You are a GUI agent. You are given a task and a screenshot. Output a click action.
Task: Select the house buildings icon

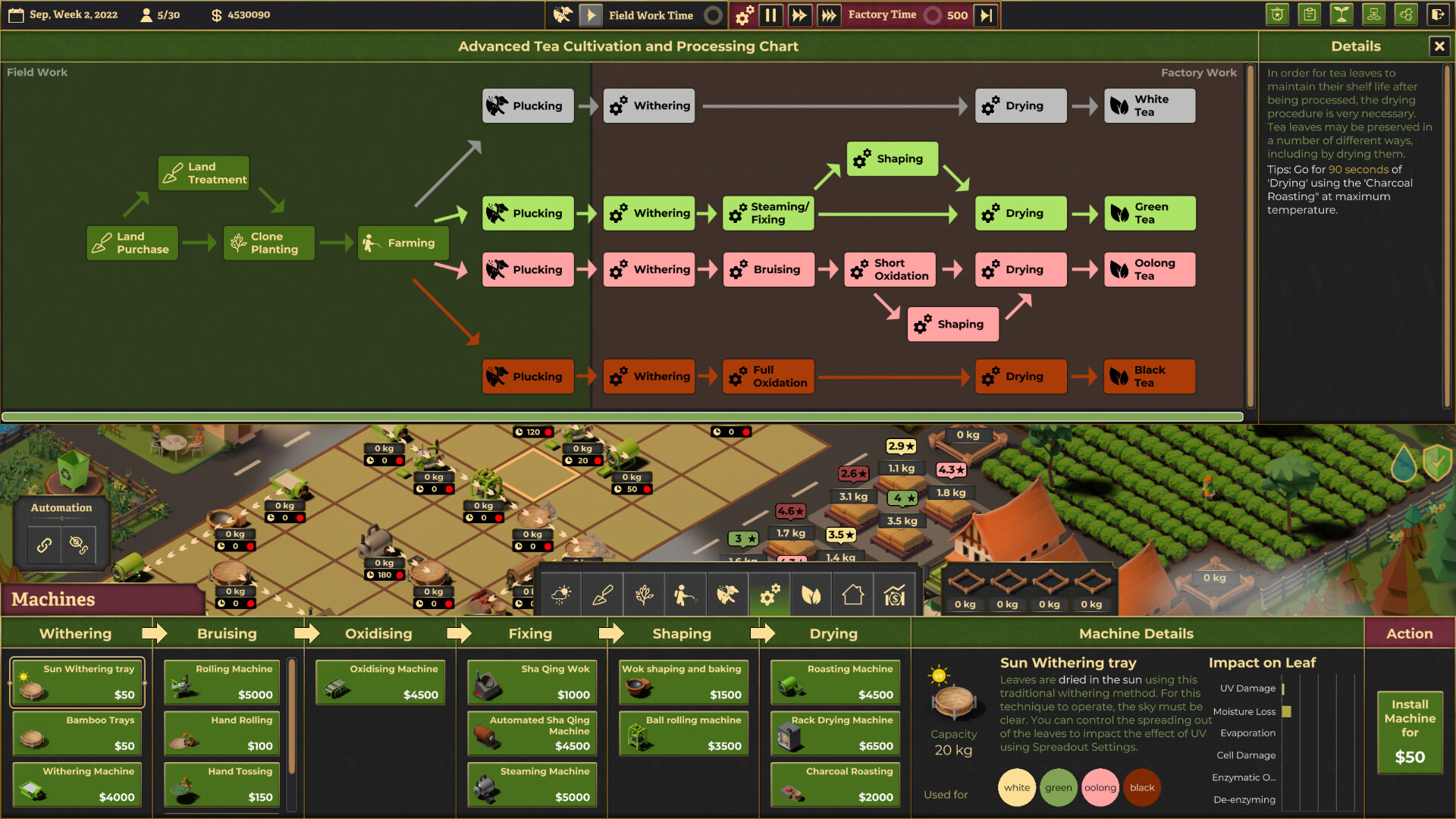tap(852, 595)
